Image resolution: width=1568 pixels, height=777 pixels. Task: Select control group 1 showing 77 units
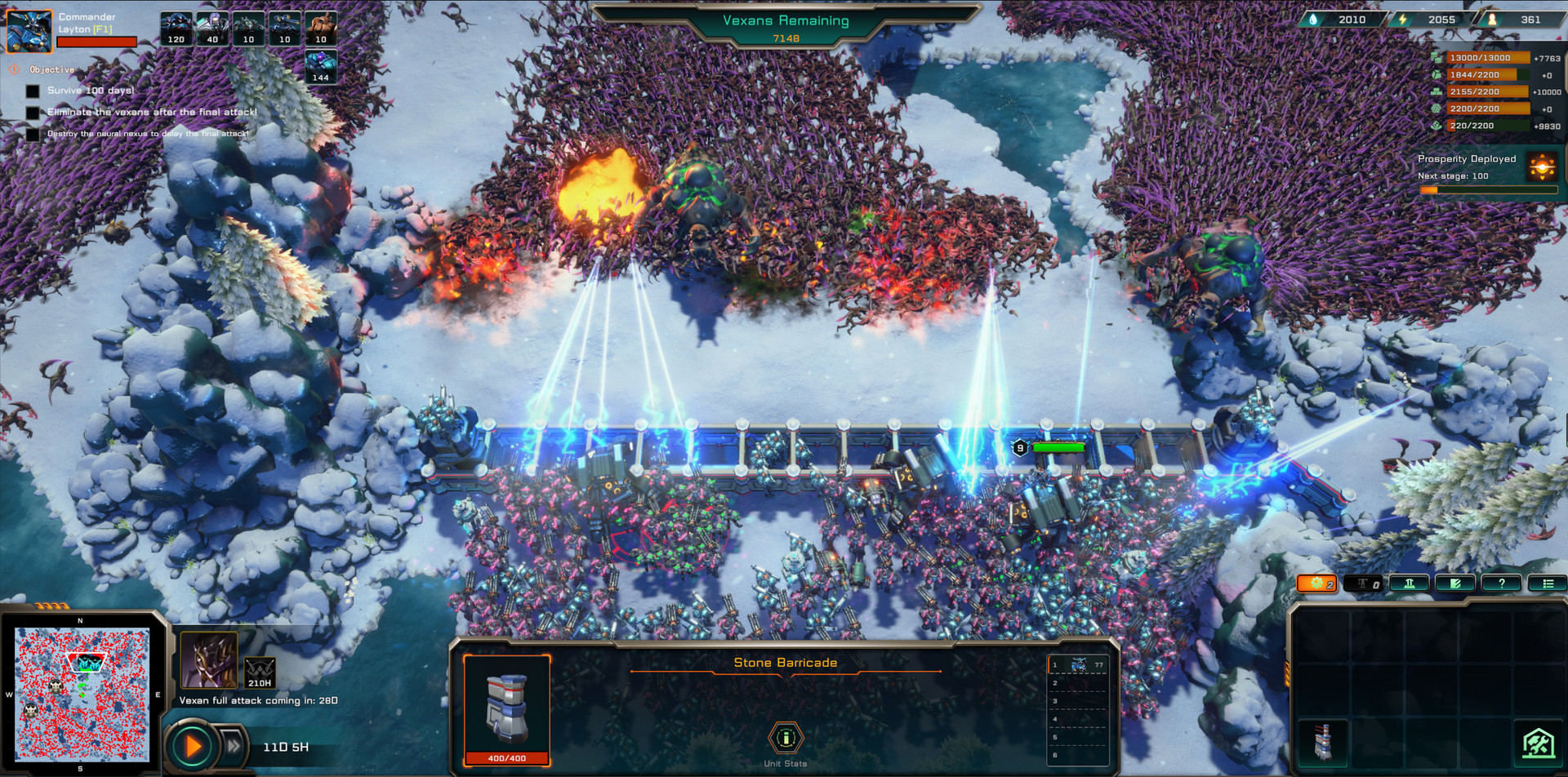click(x=1080, y=666)
